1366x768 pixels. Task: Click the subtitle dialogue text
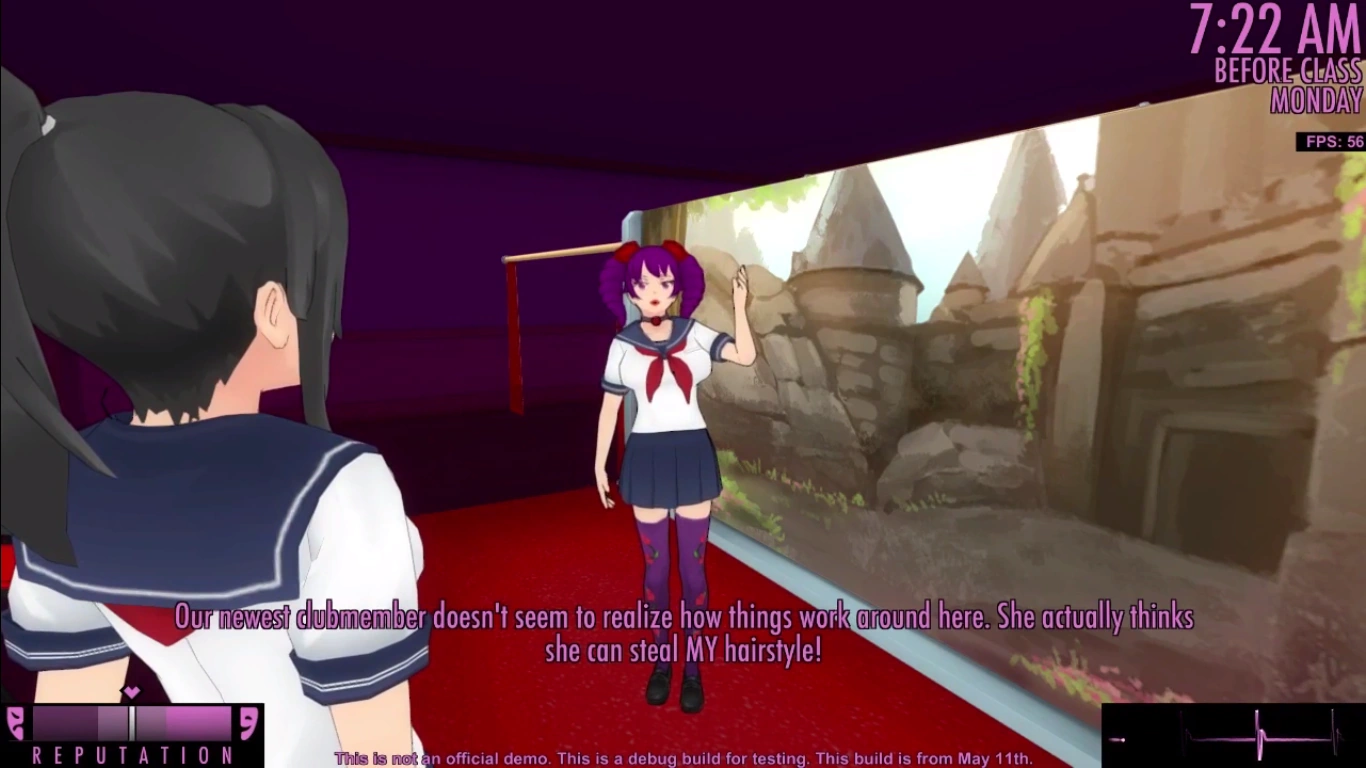point(683,632)
